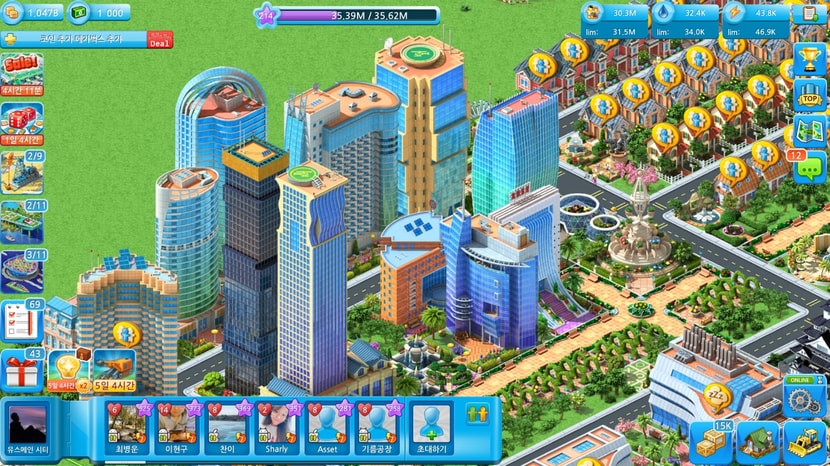
Task: Open the Sale! offer icon
Action: point(21,72)
